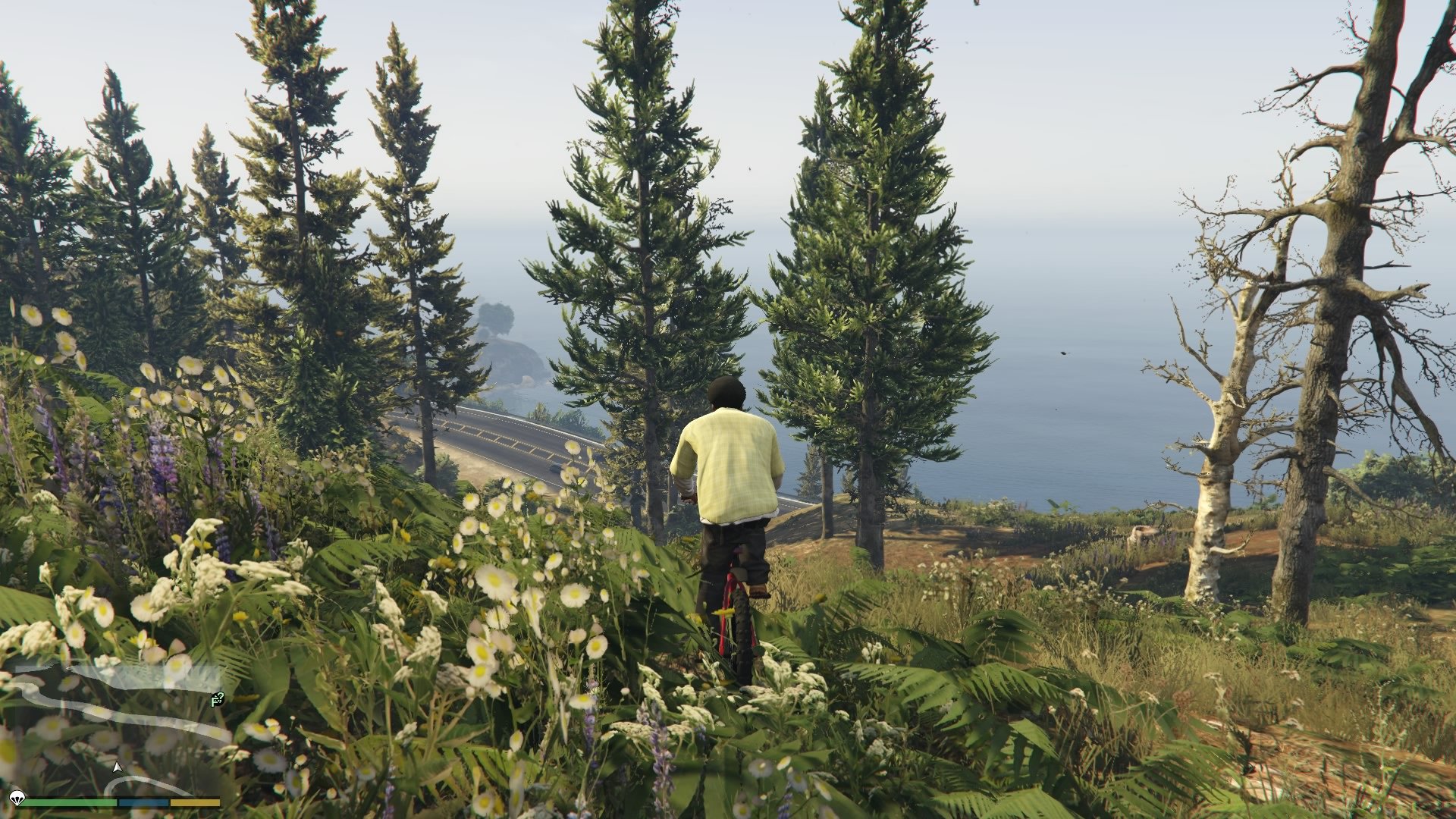Click the minimap panel itself
Screen dimensions: 1456x819
point(114,728)
